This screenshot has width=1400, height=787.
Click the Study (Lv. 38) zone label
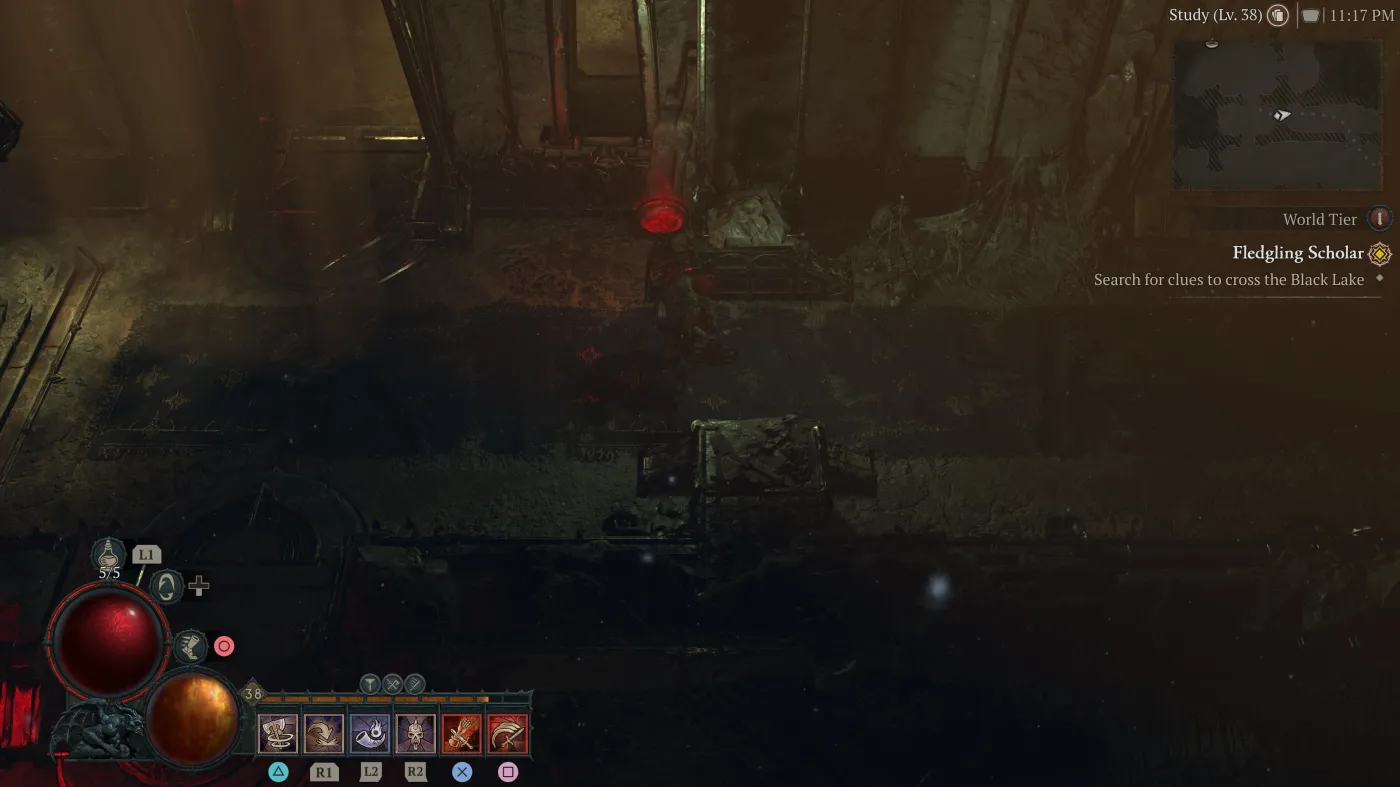coord(1213,15)
